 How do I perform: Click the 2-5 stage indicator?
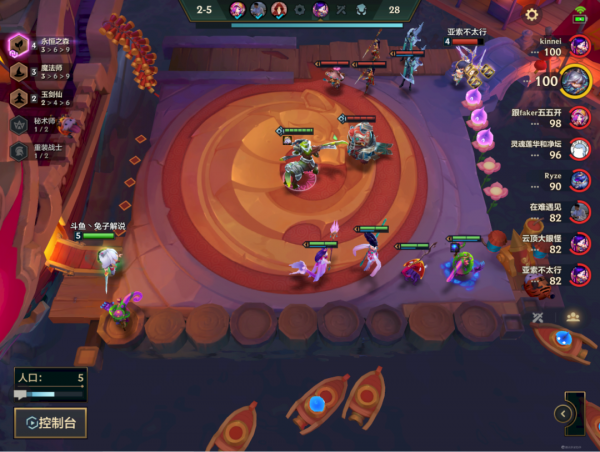tap(204, 9)
